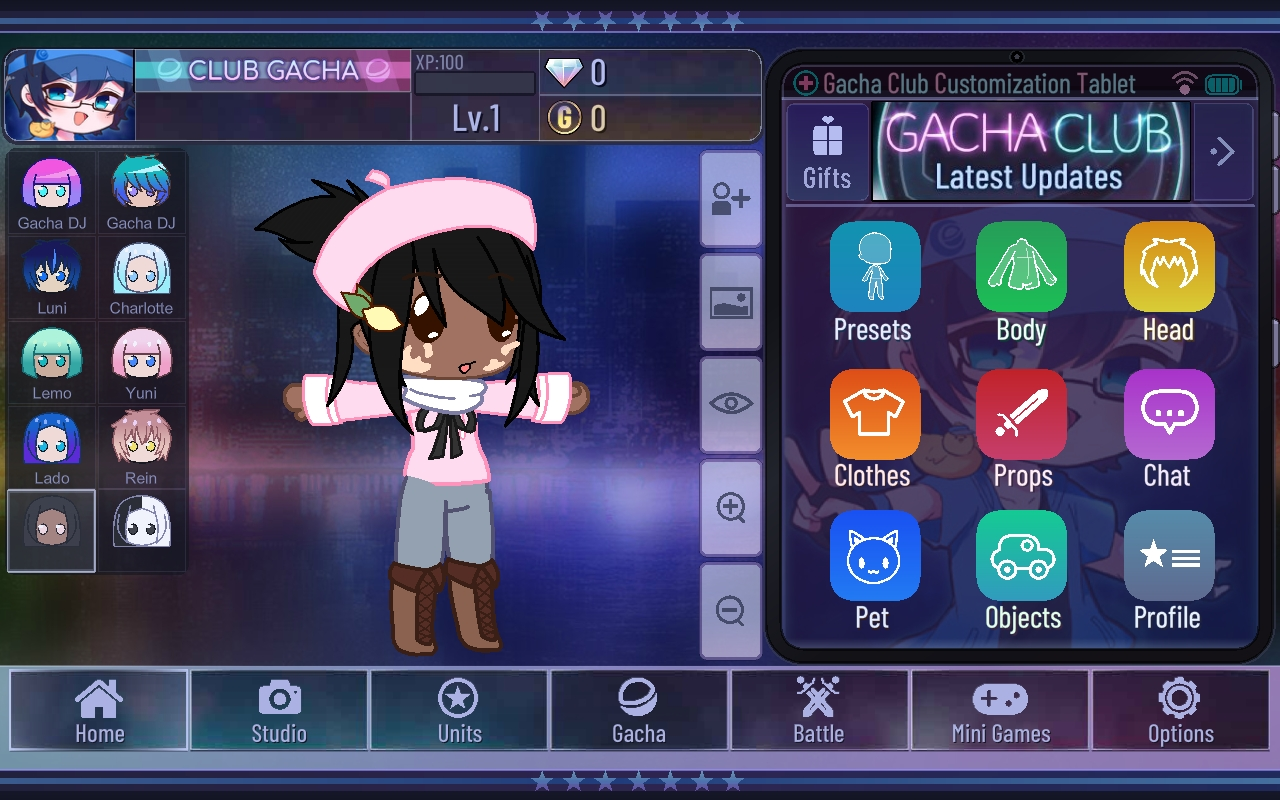Open Mini Games
Viewport: 1280px width, 800px height.
point(1000,710)
